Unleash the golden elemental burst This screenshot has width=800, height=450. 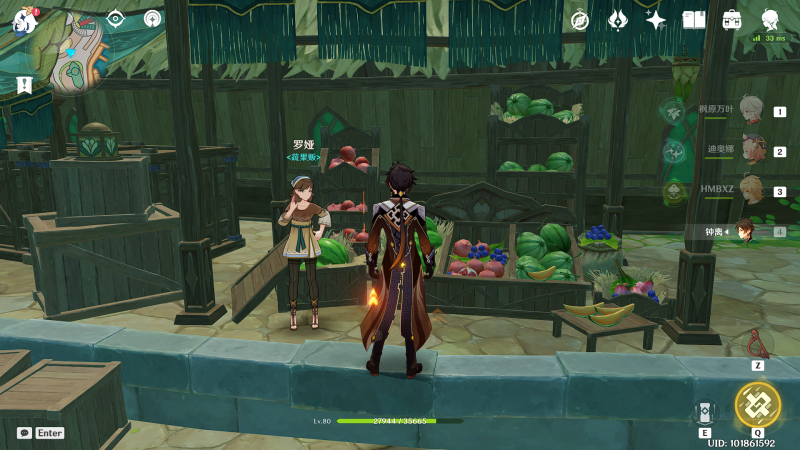click(x=757, y=405)
